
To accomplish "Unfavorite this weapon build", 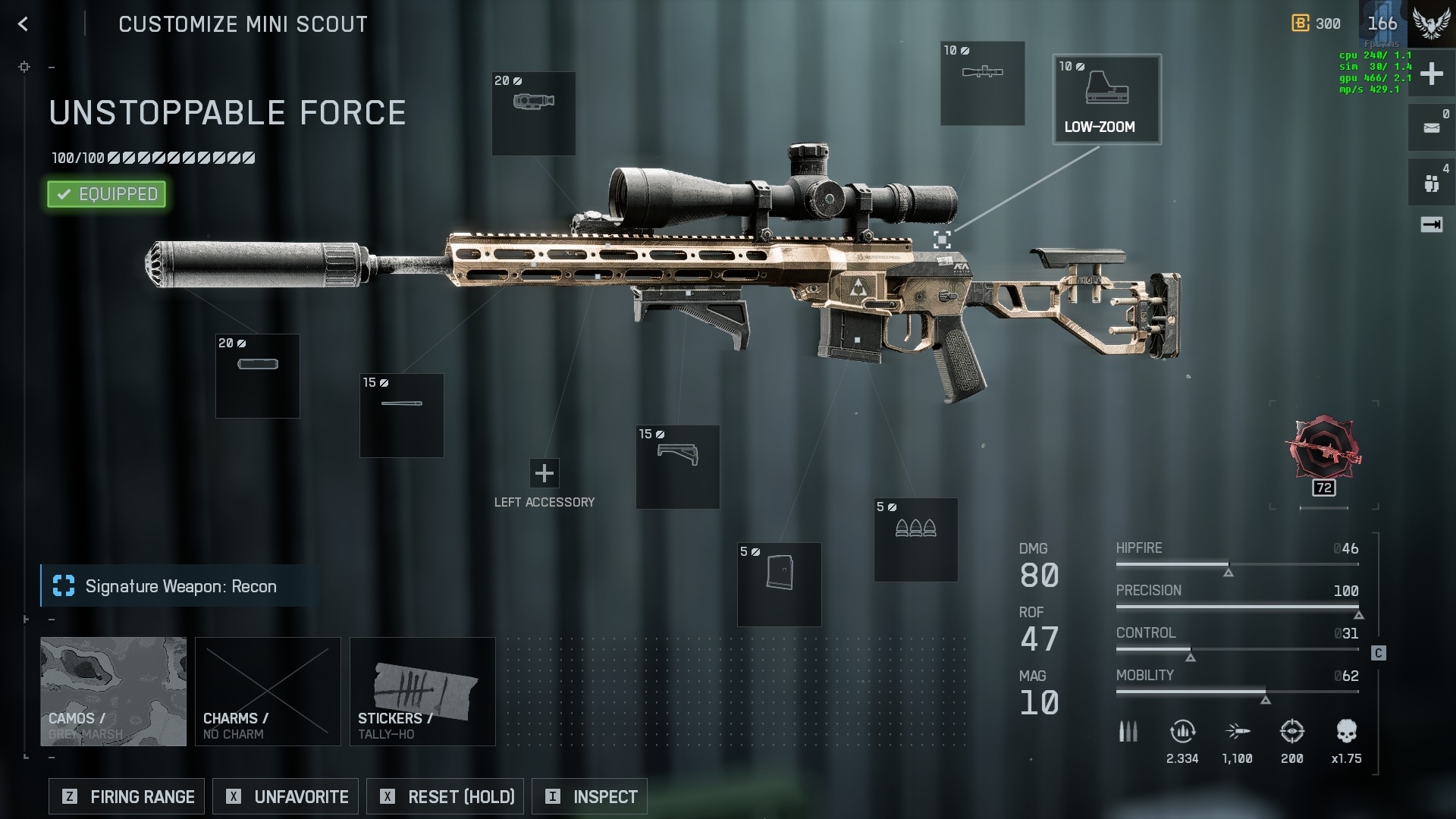I will click(287, 796).
